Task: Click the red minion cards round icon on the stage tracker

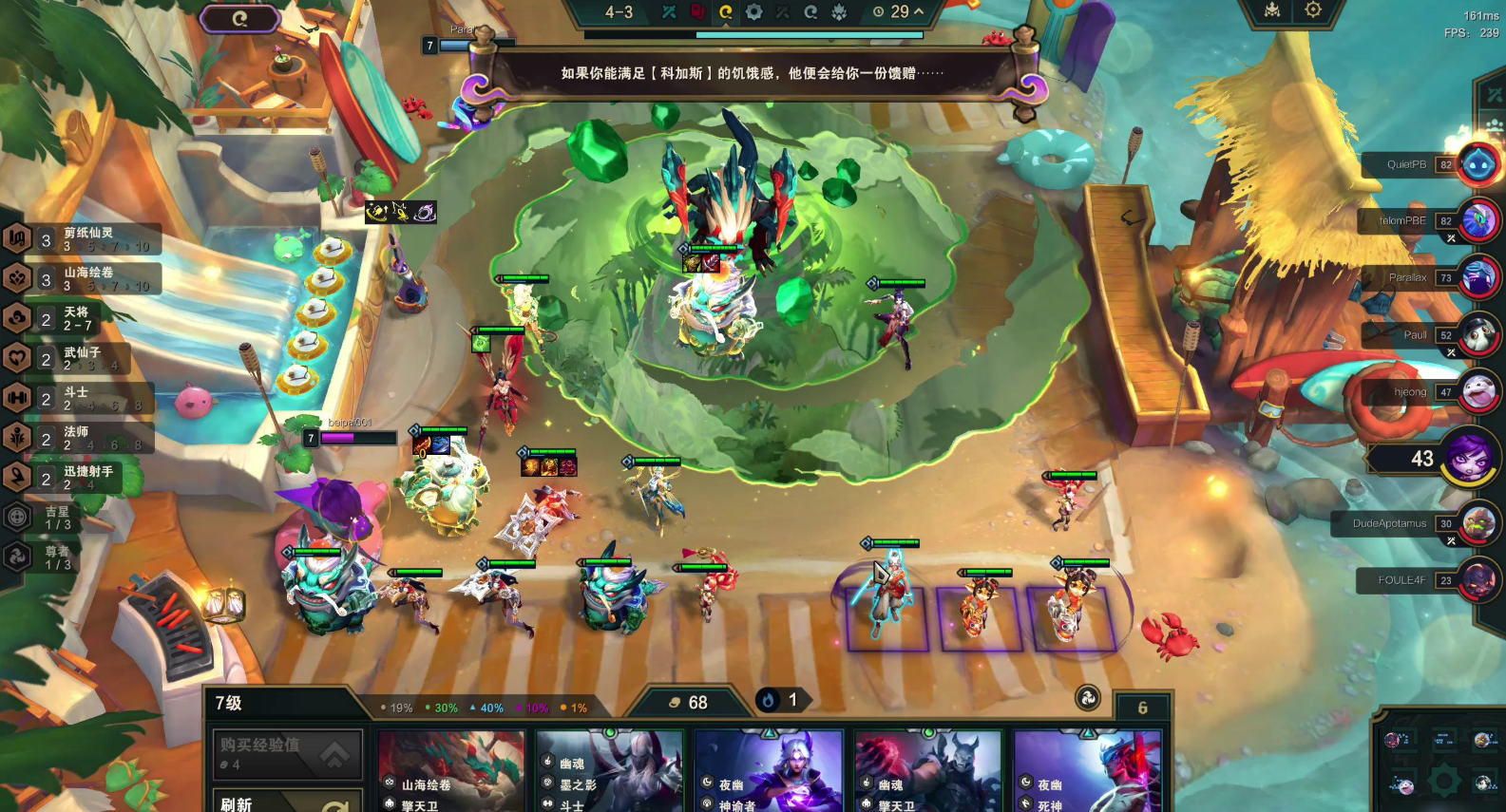Action: [698, 12]
